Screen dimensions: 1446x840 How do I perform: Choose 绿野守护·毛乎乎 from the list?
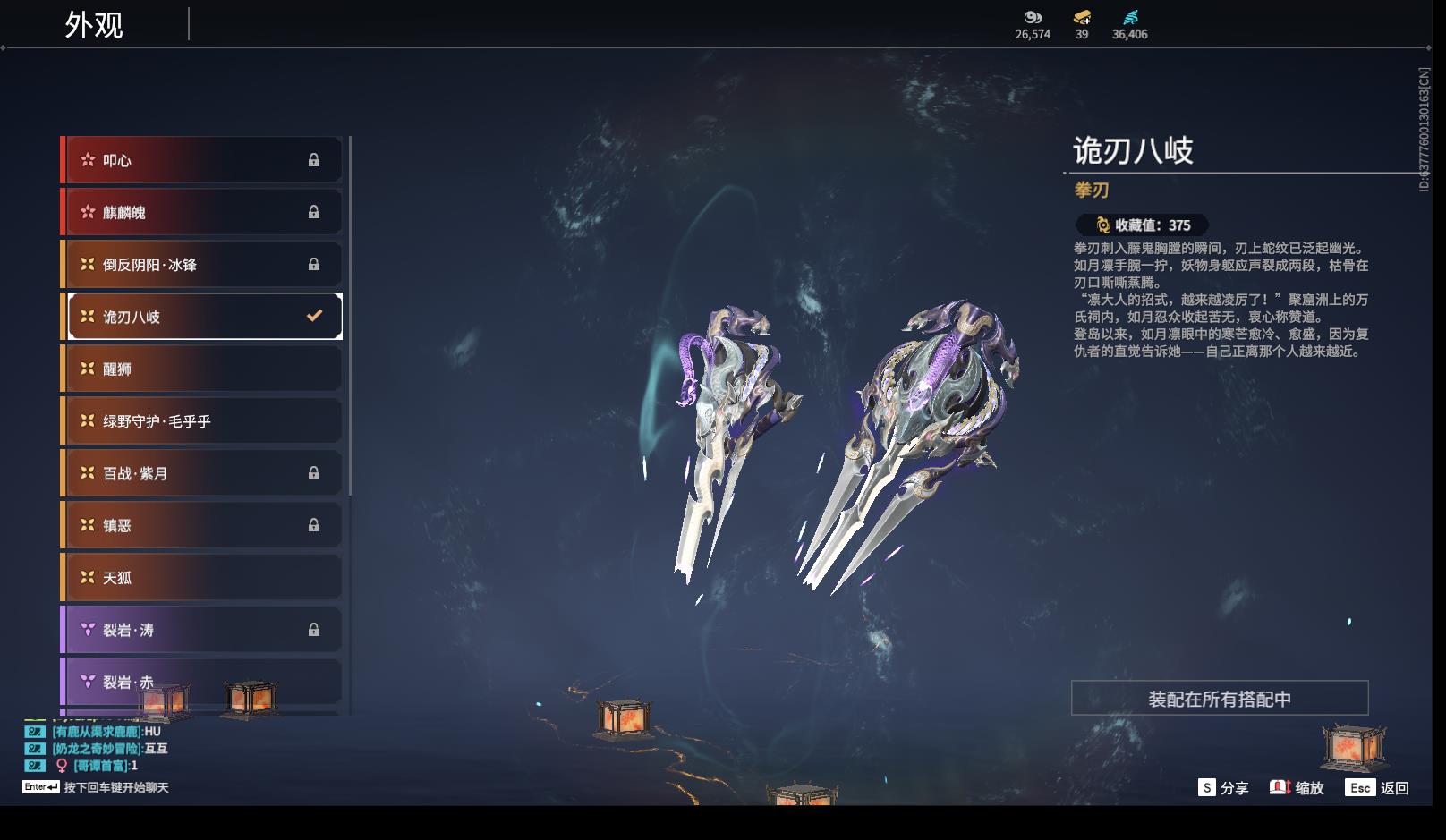pos(201,420)
